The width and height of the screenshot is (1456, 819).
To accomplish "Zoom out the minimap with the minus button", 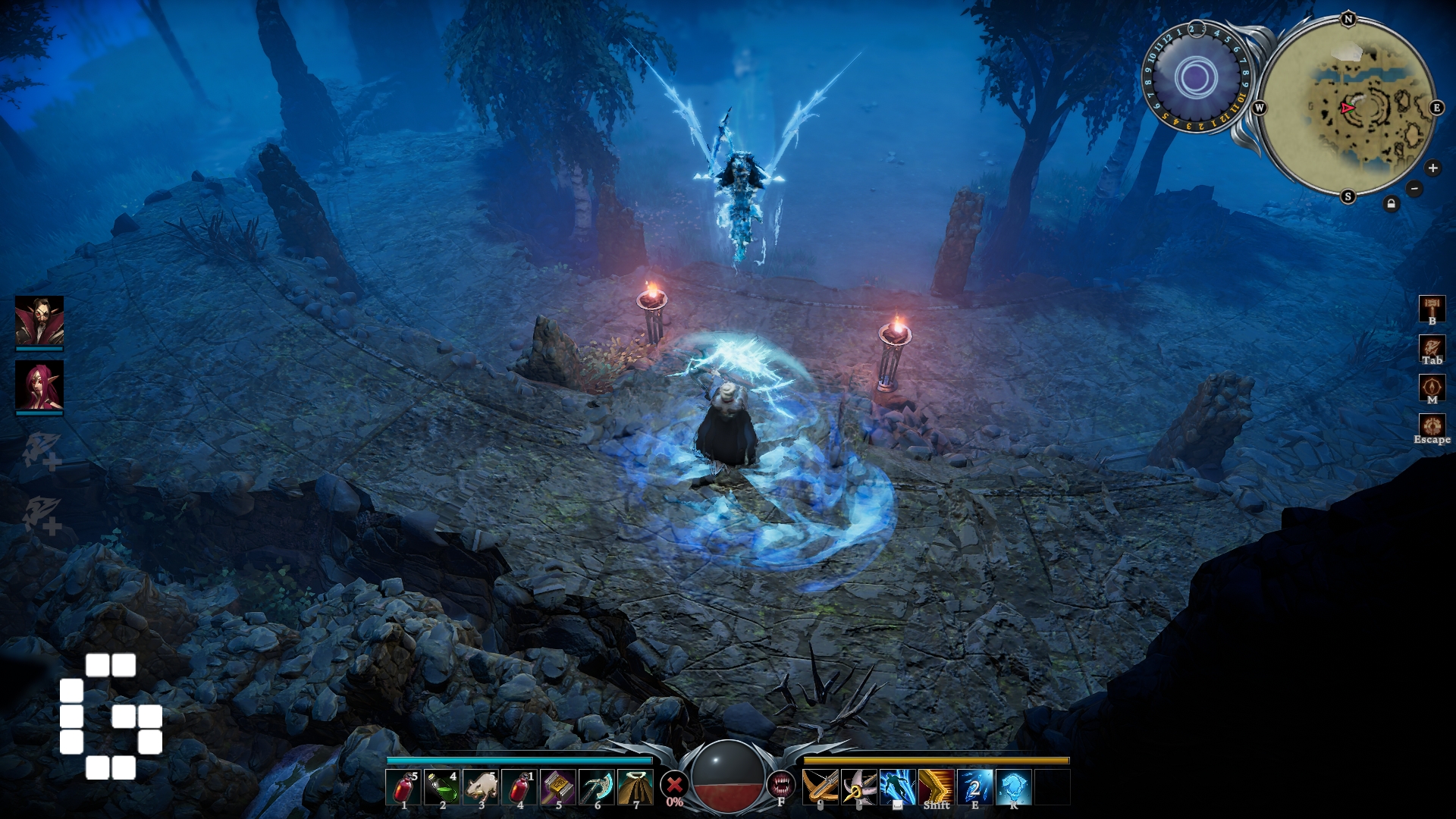I will coord(1414,188).
